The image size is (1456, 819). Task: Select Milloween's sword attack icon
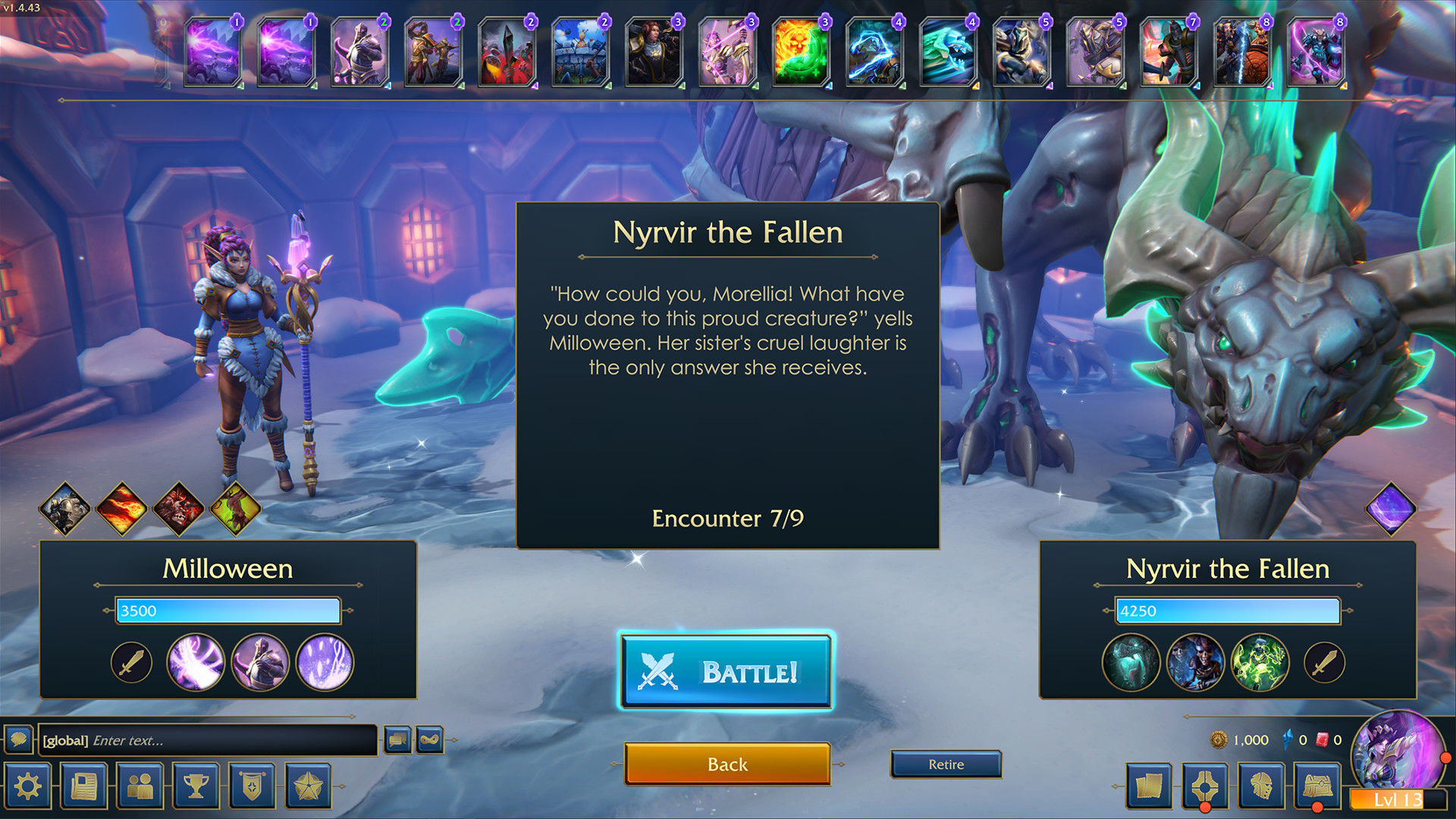(x=130, y=661)
